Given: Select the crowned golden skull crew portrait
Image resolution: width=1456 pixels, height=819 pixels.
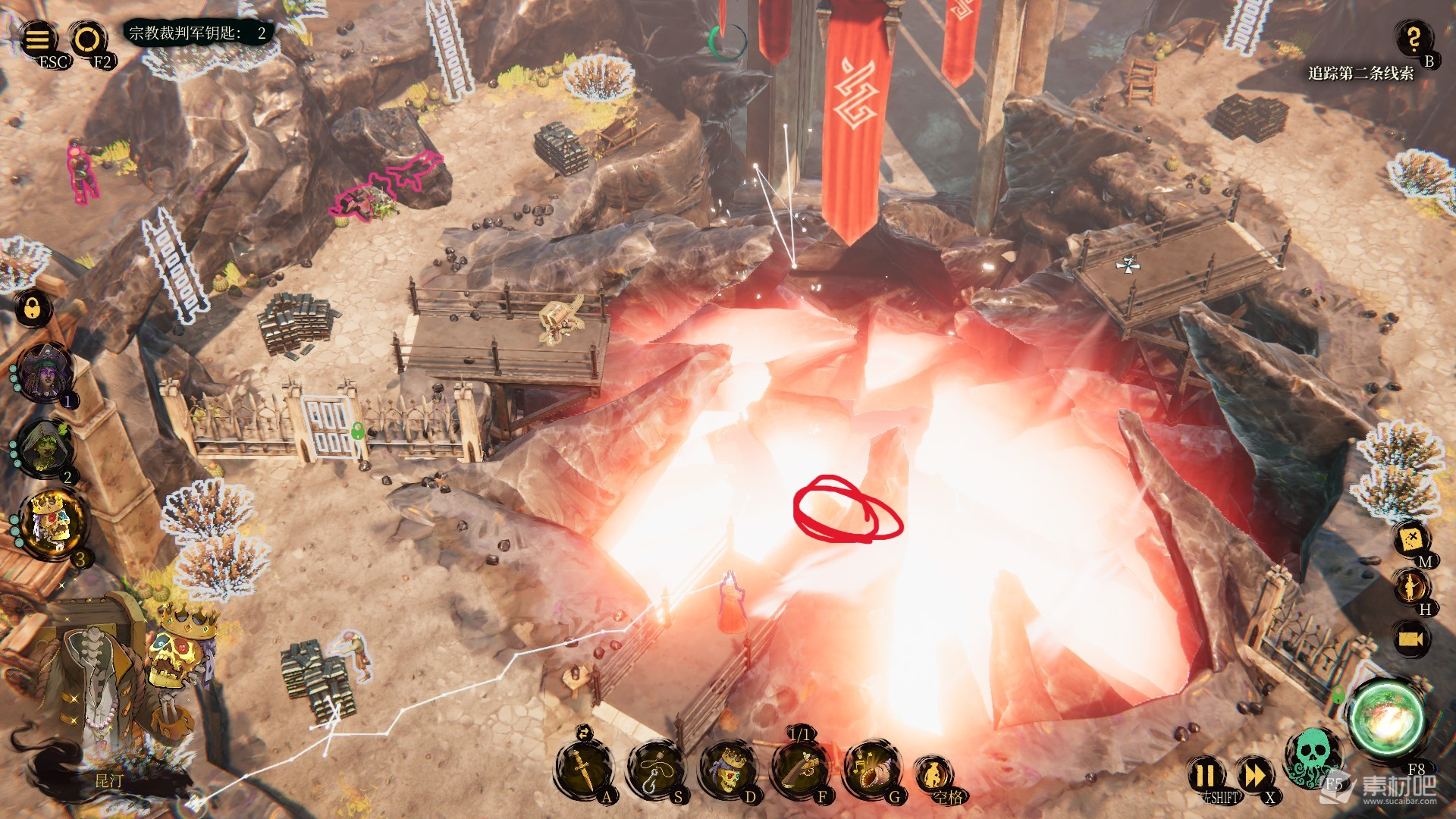Looking at the screenshot, I should click(53, 523).
